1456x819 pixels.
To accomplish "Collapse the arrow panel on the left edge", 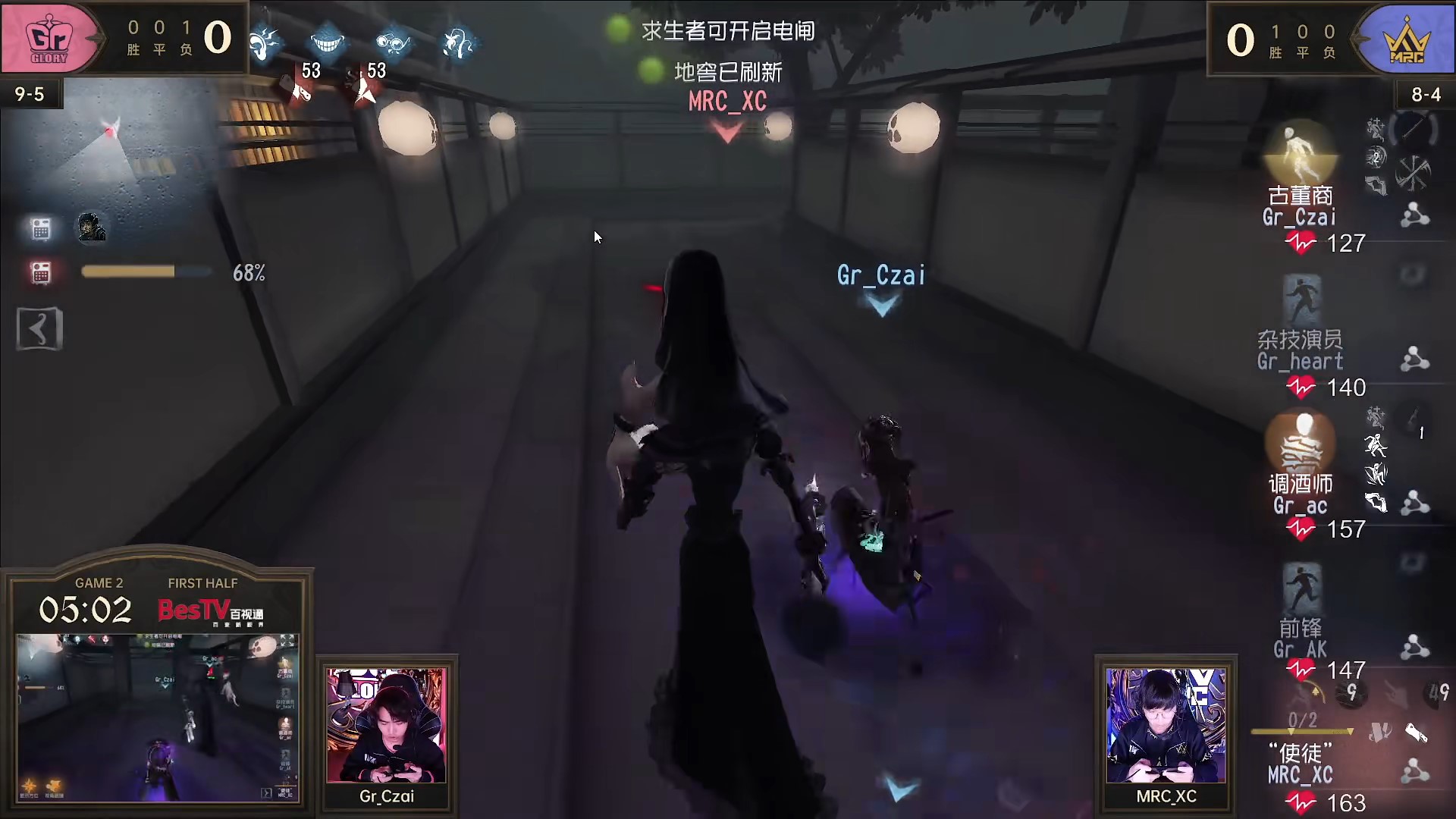I will [x=38, y=328].
